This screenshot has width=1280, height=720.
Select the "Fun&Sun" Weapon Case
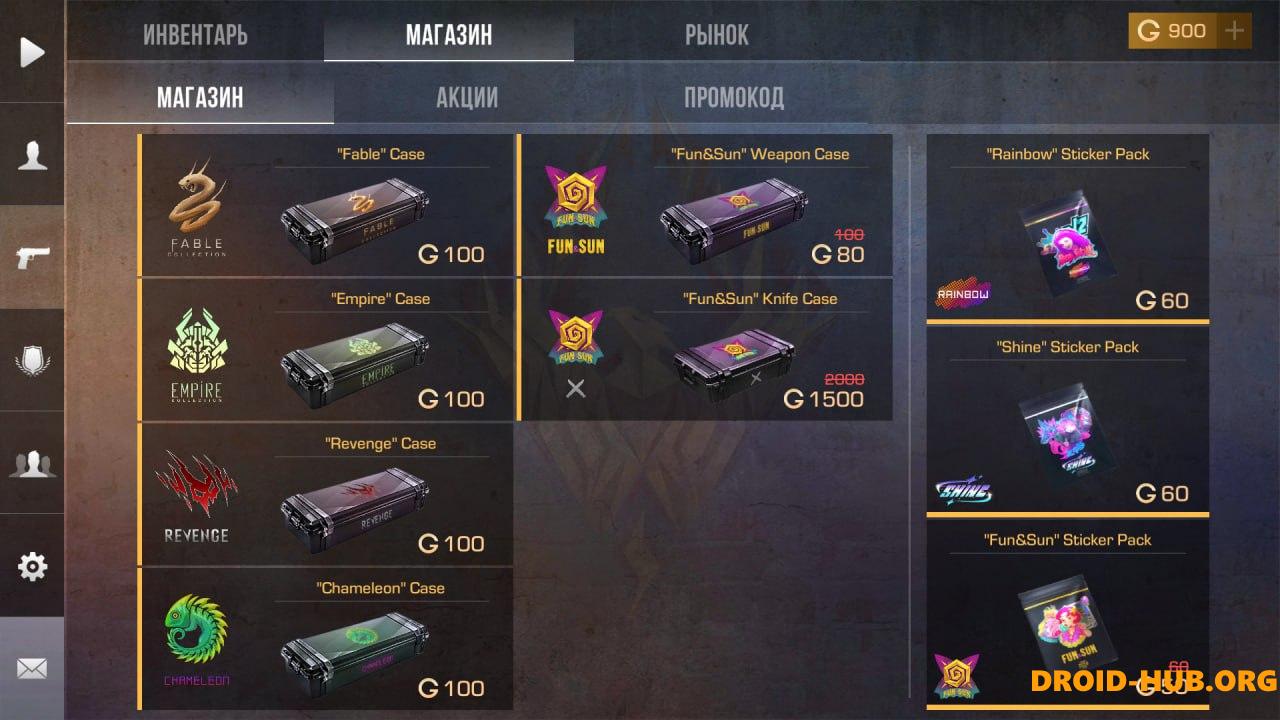706,205
